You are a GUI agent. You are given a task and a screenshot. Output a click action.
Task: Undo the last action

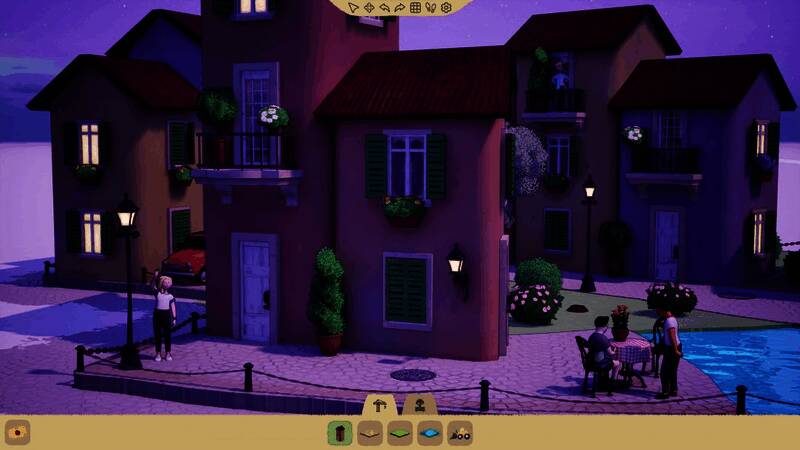pyautogui.click(x=384, y=8)
